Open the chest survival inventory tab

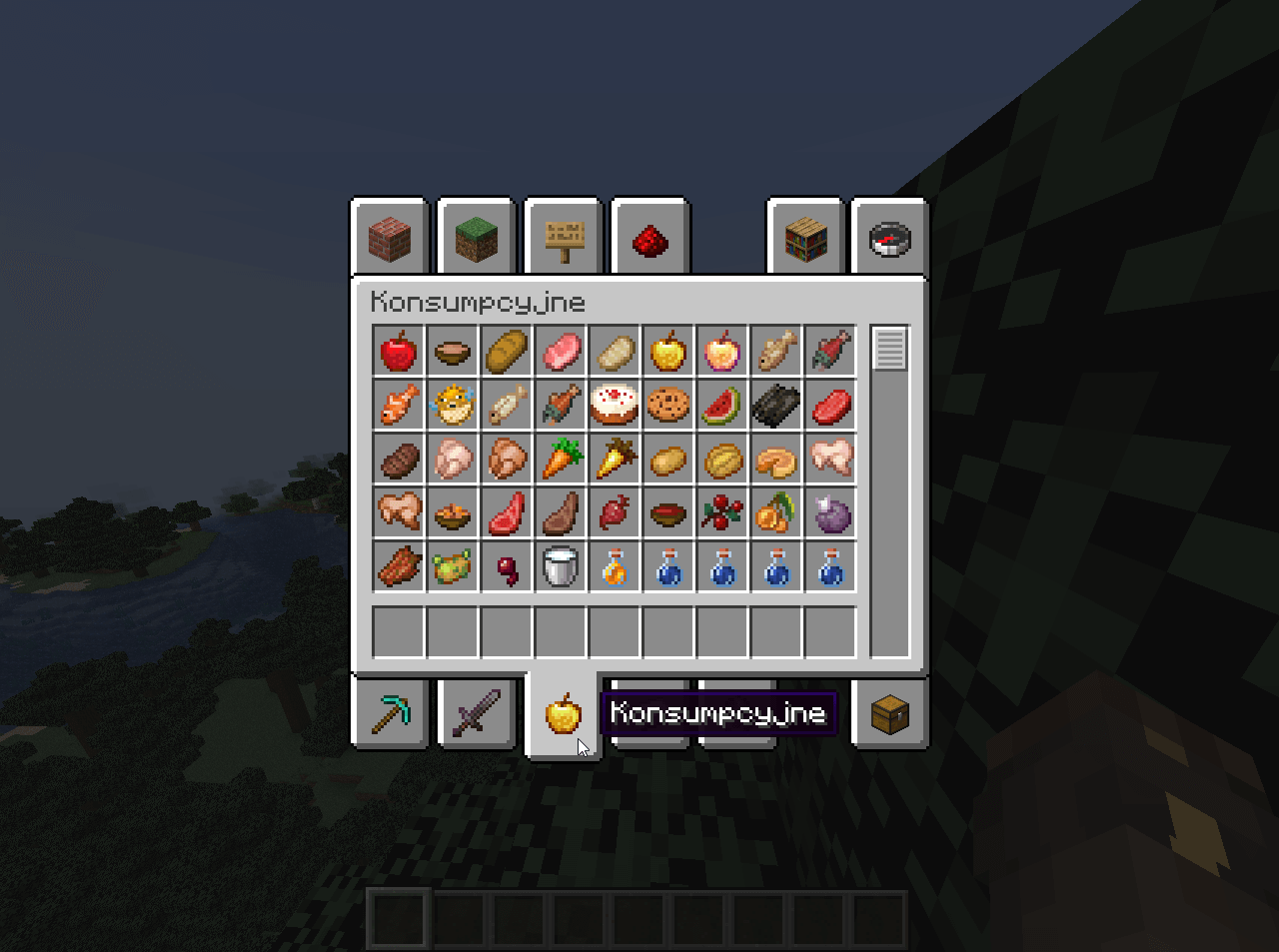[x=890, y=713]
